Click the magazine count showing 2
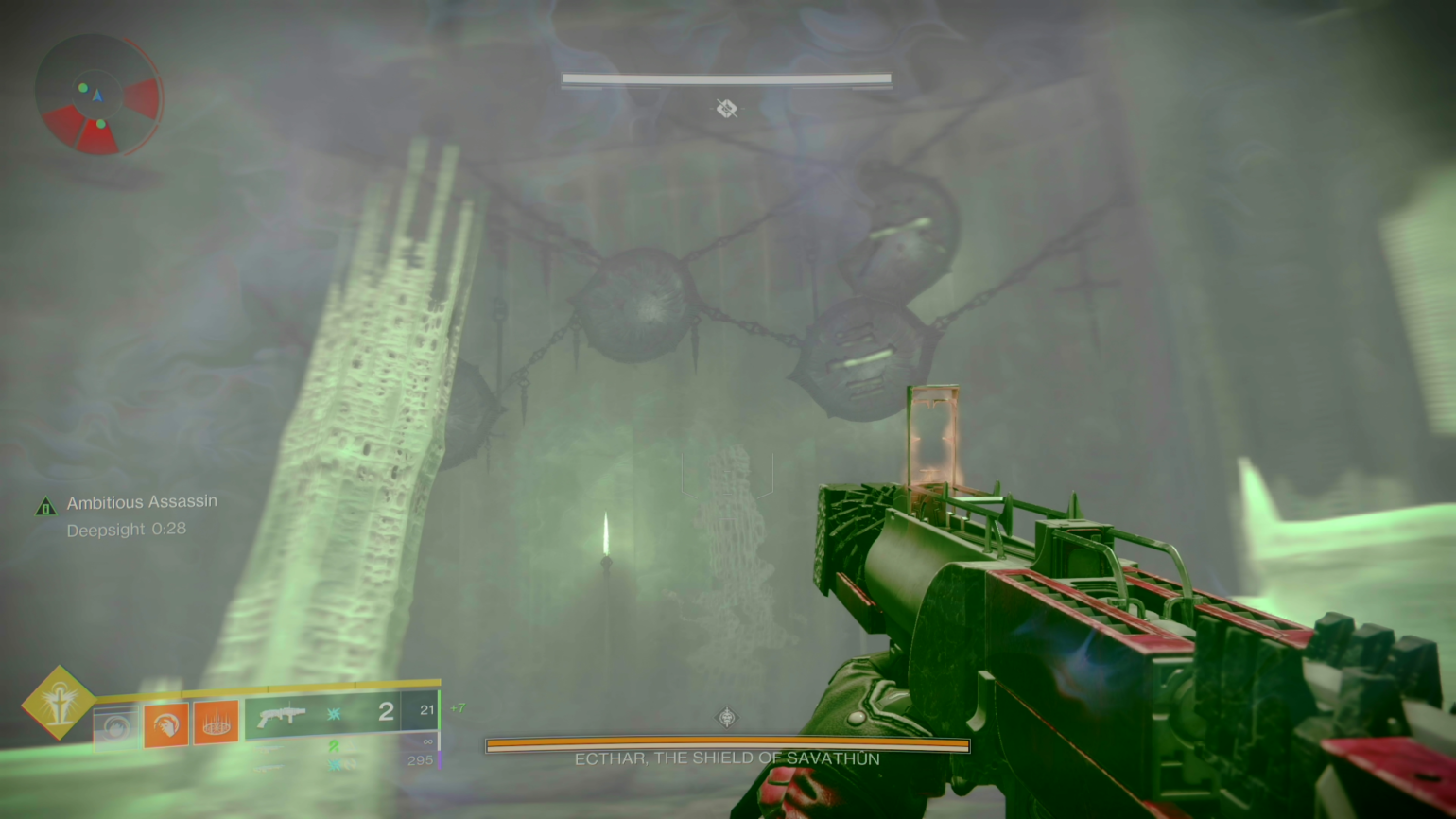Screen dimensions: 1456x819 pos(386,710)
